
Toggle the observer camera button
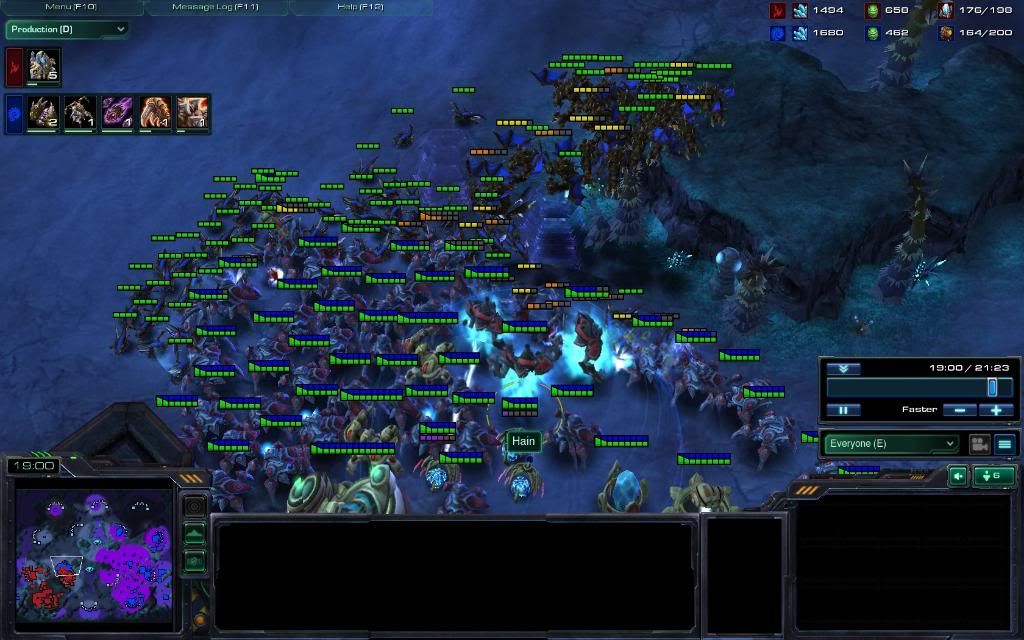(979, 444)
